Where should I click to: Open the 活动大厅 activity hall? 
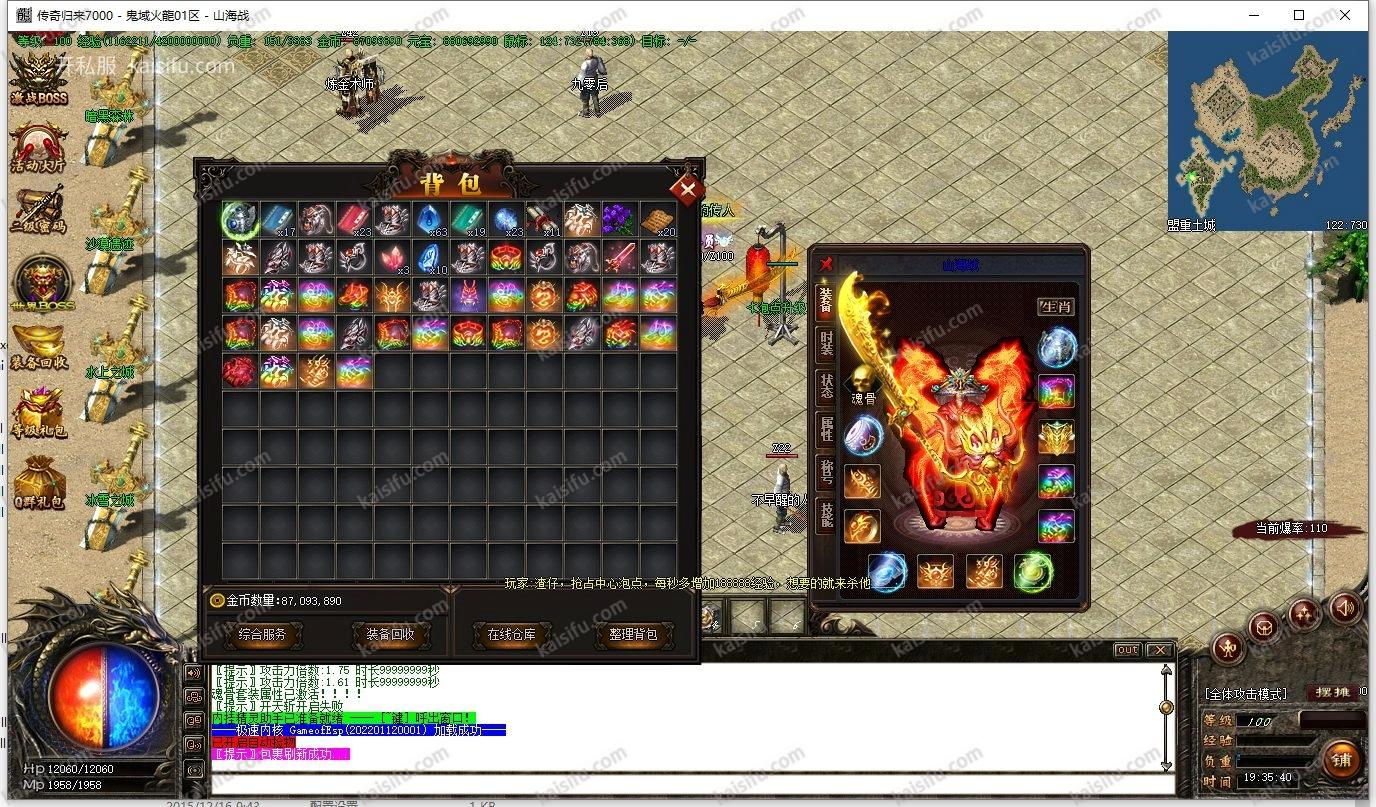point(40,148)
